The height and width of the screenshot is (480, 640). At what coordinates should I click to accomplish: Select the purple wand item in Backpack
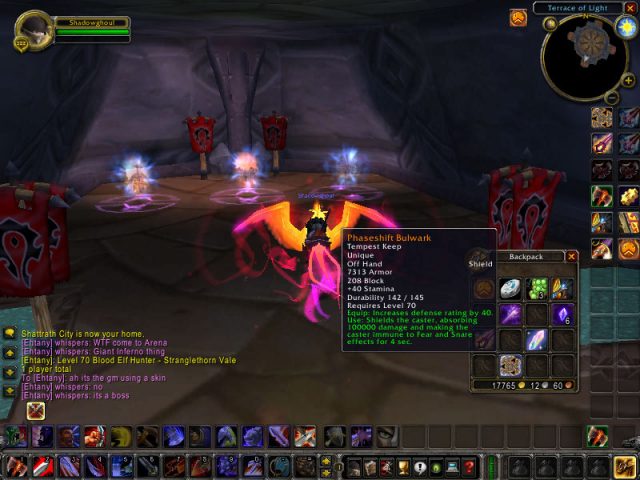(510, 314)
